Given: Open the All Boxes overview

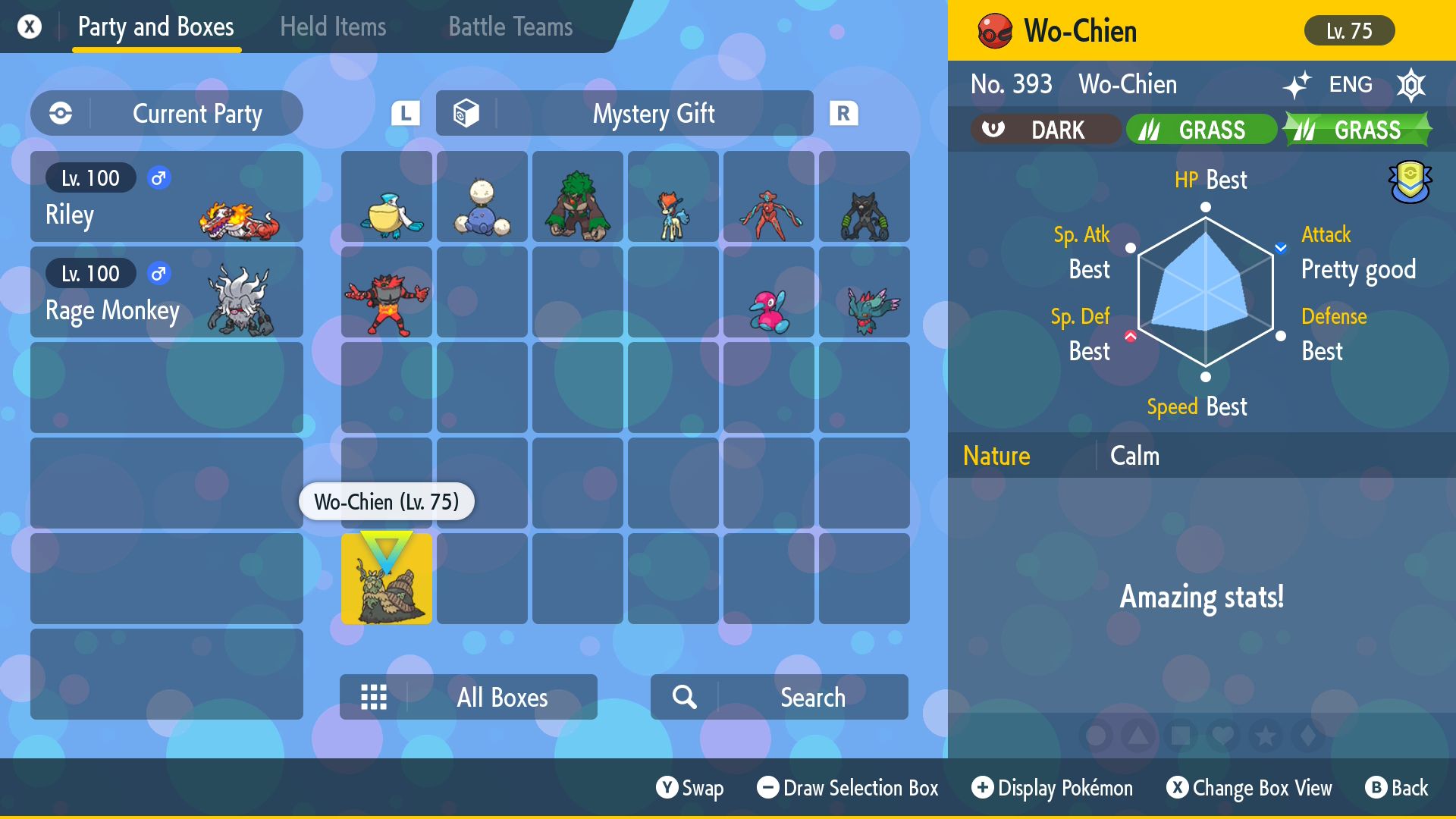Looking at the screenshot, I should (469, 697).
